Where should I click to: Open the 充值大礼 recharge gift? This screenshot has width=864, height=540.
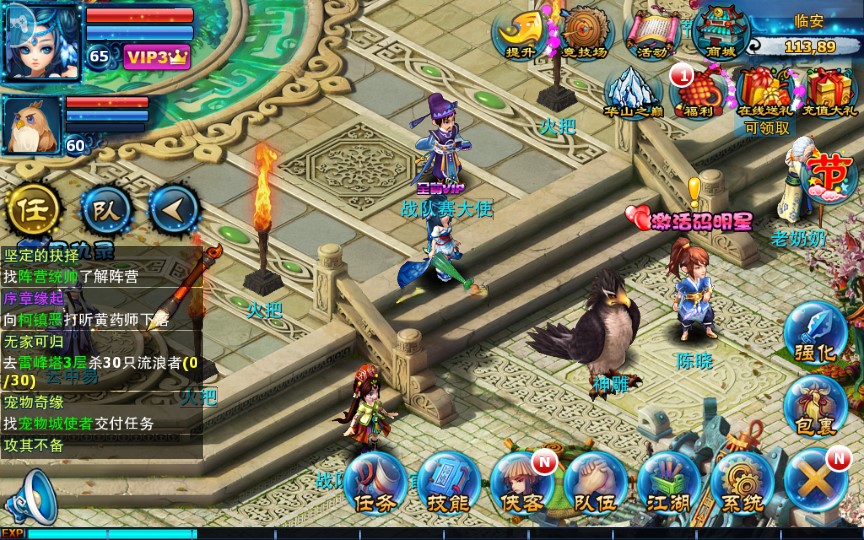(829, 92)
